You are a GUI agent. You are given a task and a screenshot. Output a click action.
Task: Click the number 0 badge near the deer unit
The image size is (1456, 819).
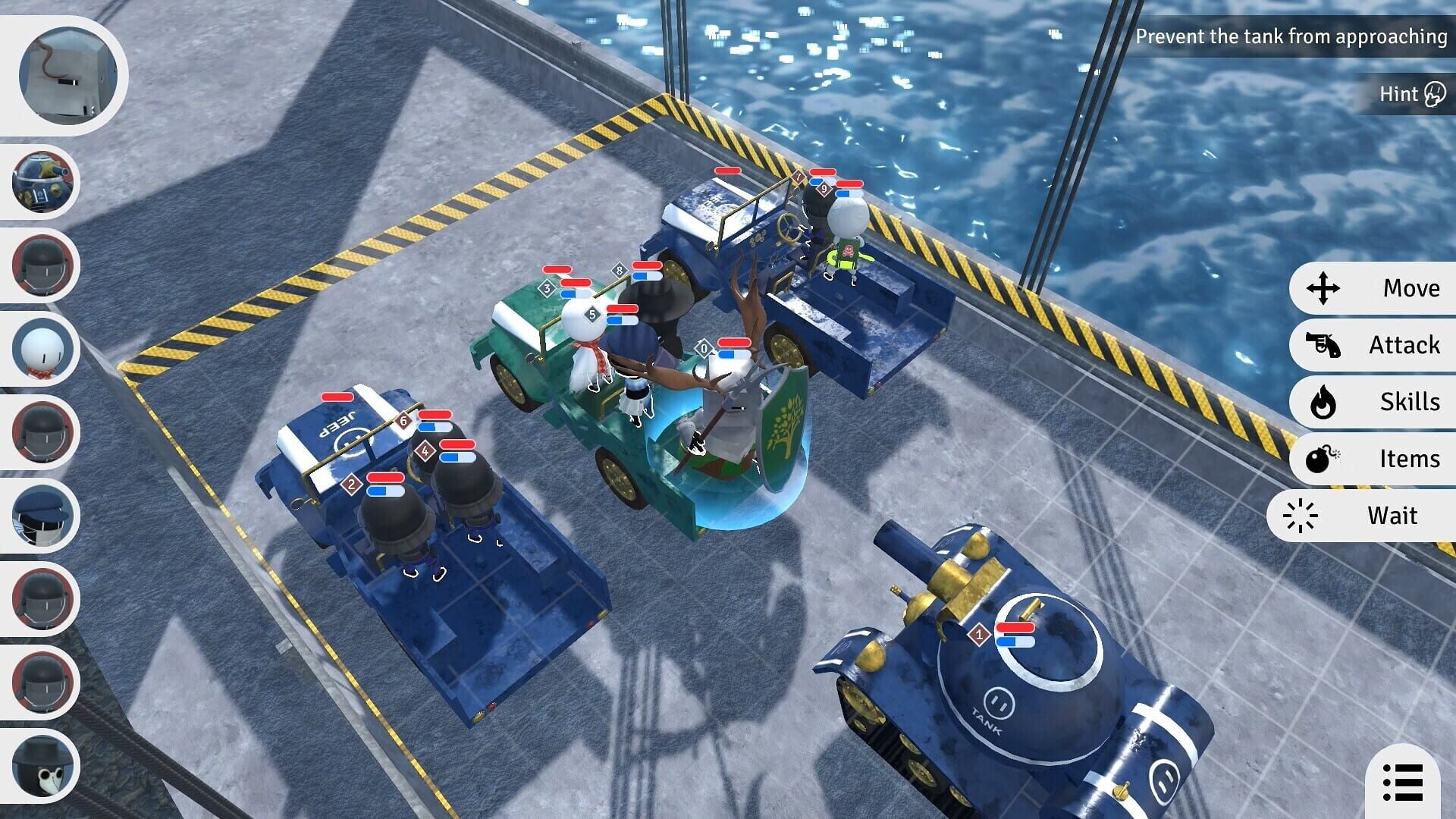[704, 346]
